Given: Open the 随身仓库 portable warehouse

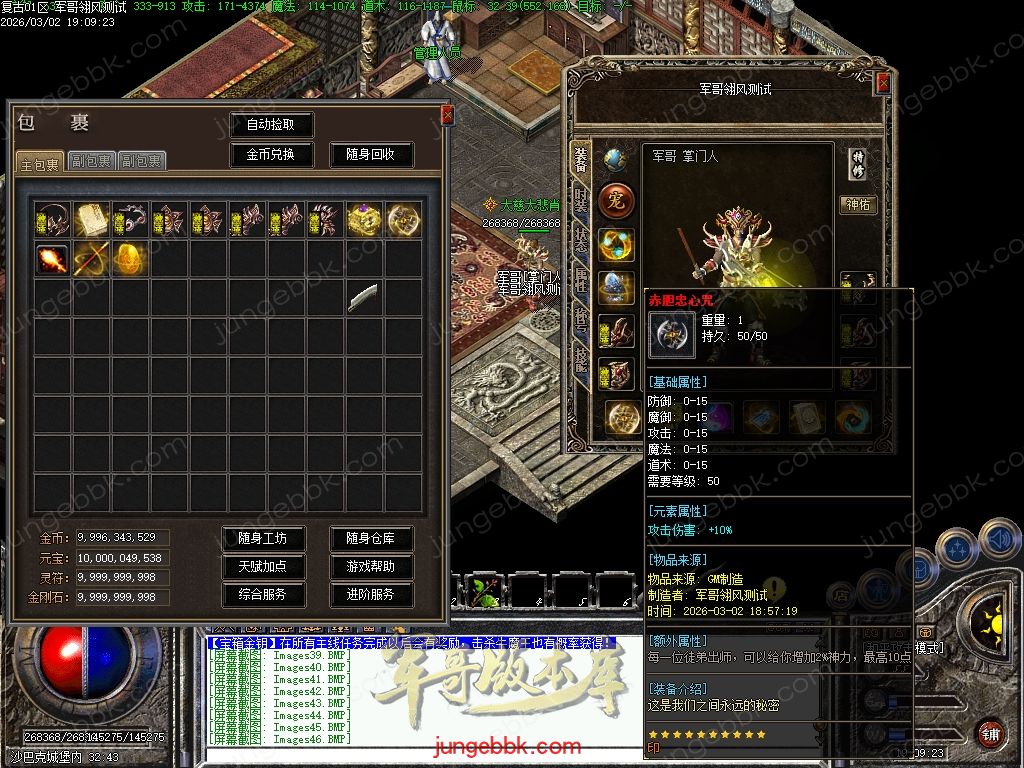Looking at the screenshot, I should click(371, 538).
